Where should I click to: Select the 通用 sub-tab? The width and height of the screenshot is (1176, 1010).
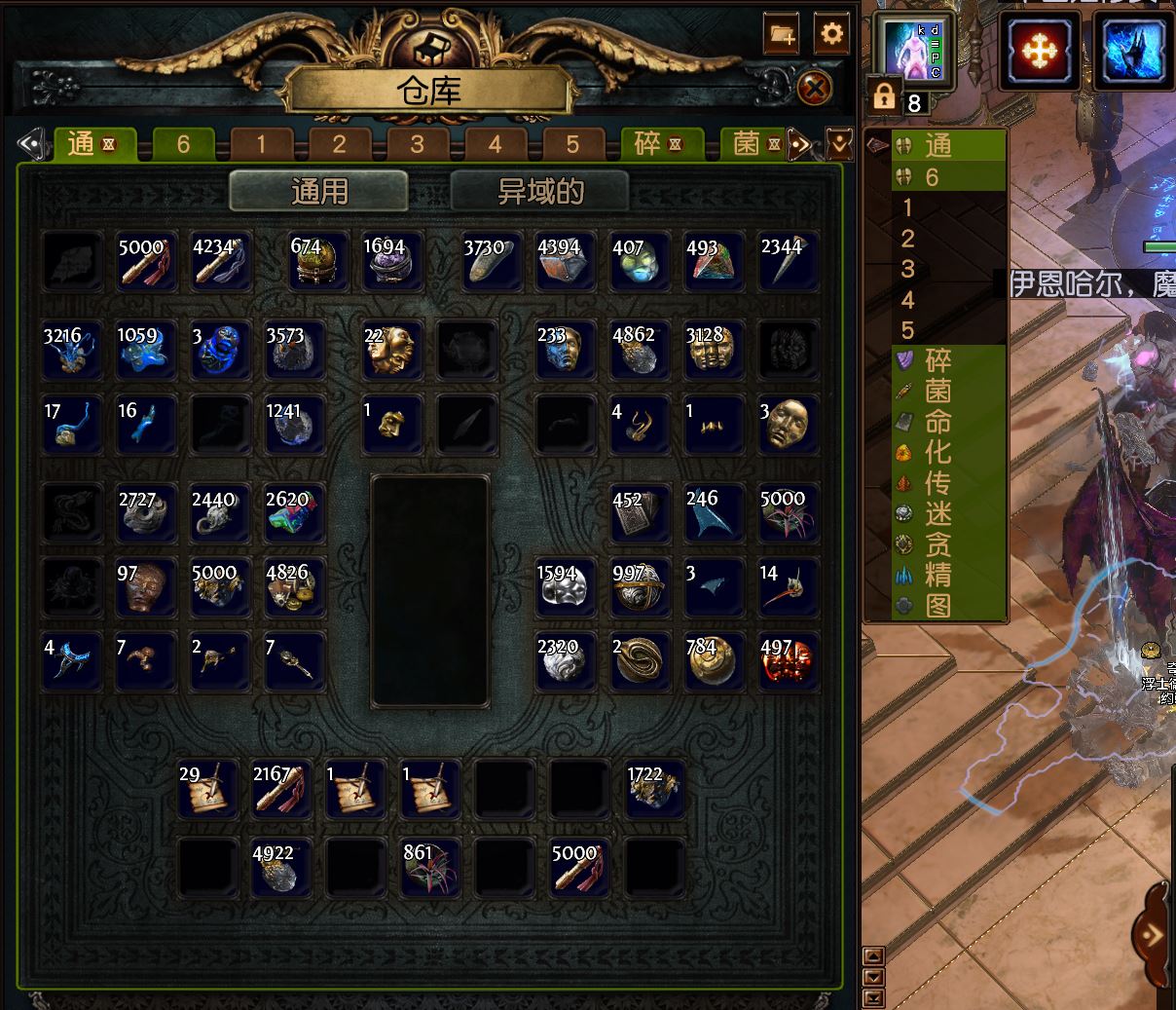319,191
